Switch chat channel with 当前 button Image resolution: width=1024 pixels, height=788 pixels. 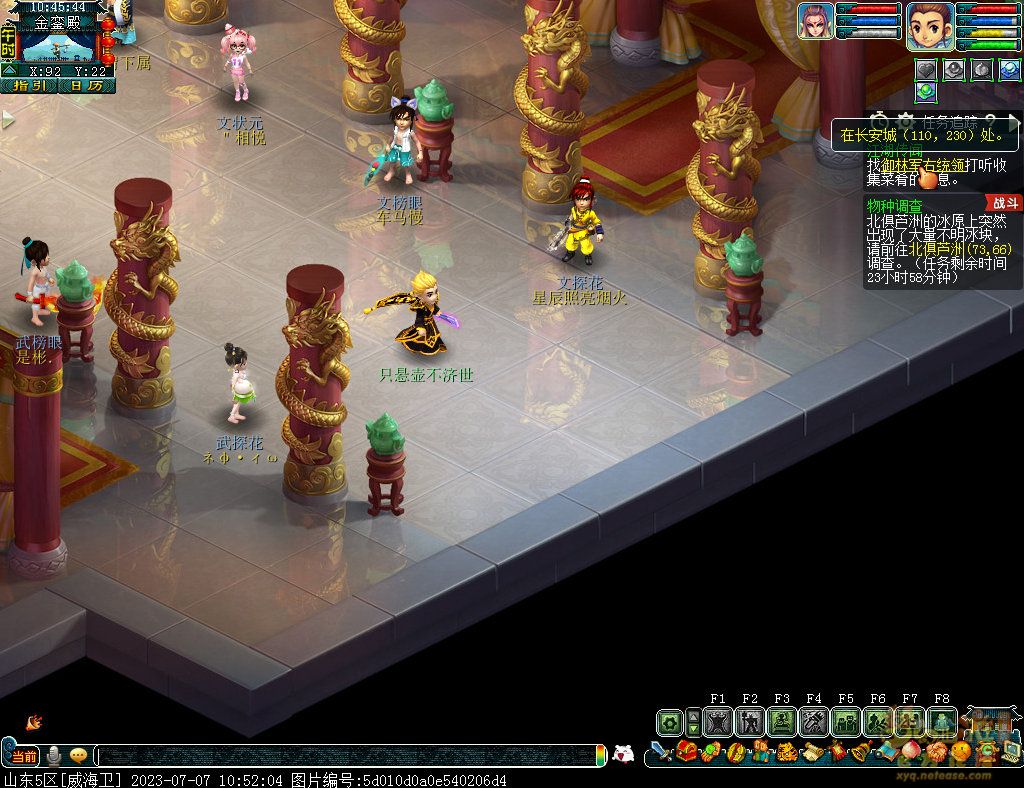click(x=24, y=756)
